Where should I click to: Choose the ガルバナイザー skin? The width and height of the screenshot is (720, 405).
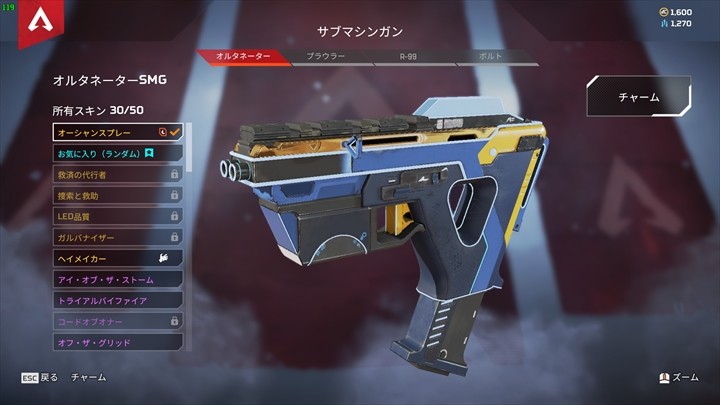pyautogui.click(x=118, y=237)
